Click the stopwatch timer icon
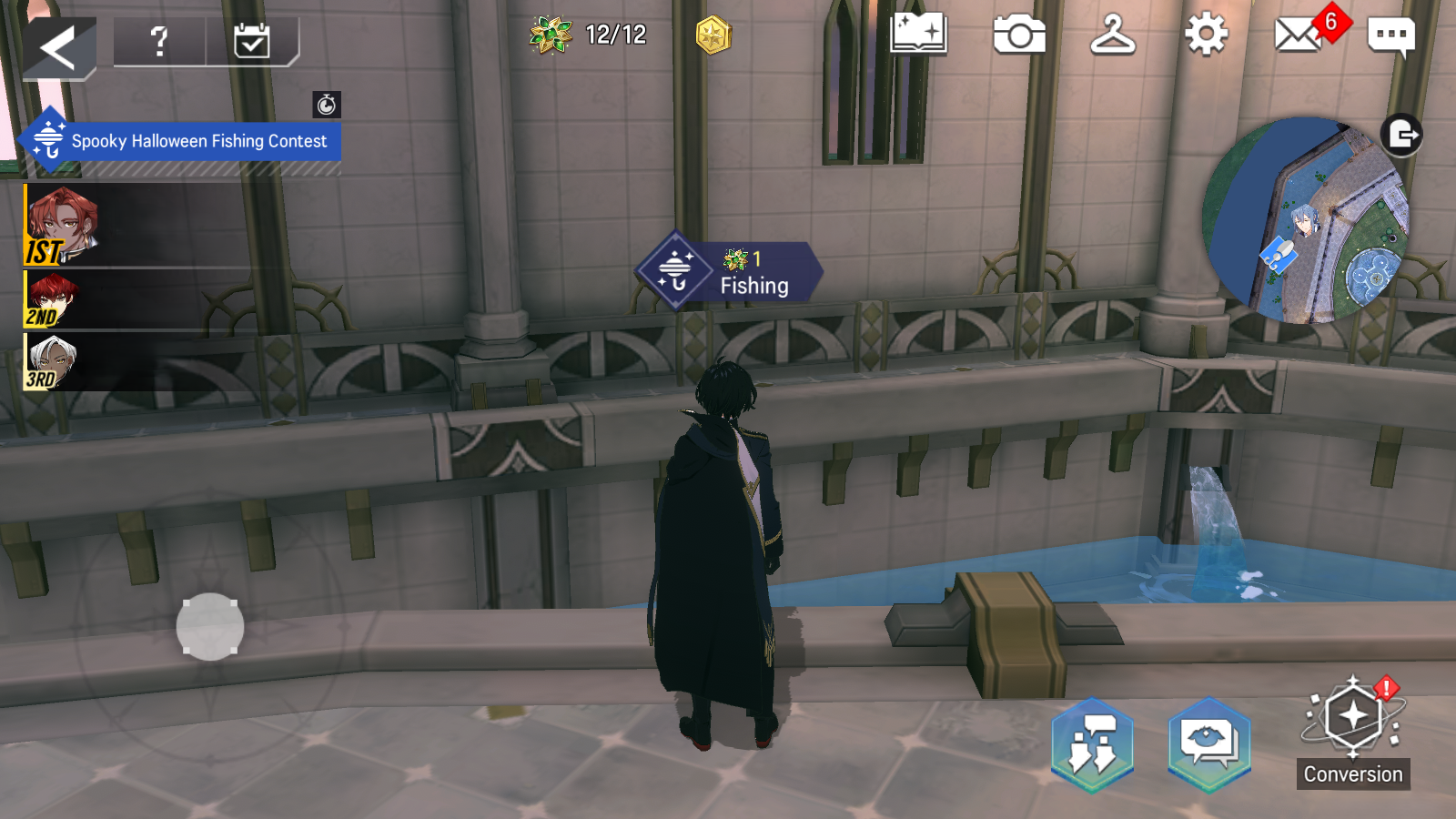 click(327, 105)
